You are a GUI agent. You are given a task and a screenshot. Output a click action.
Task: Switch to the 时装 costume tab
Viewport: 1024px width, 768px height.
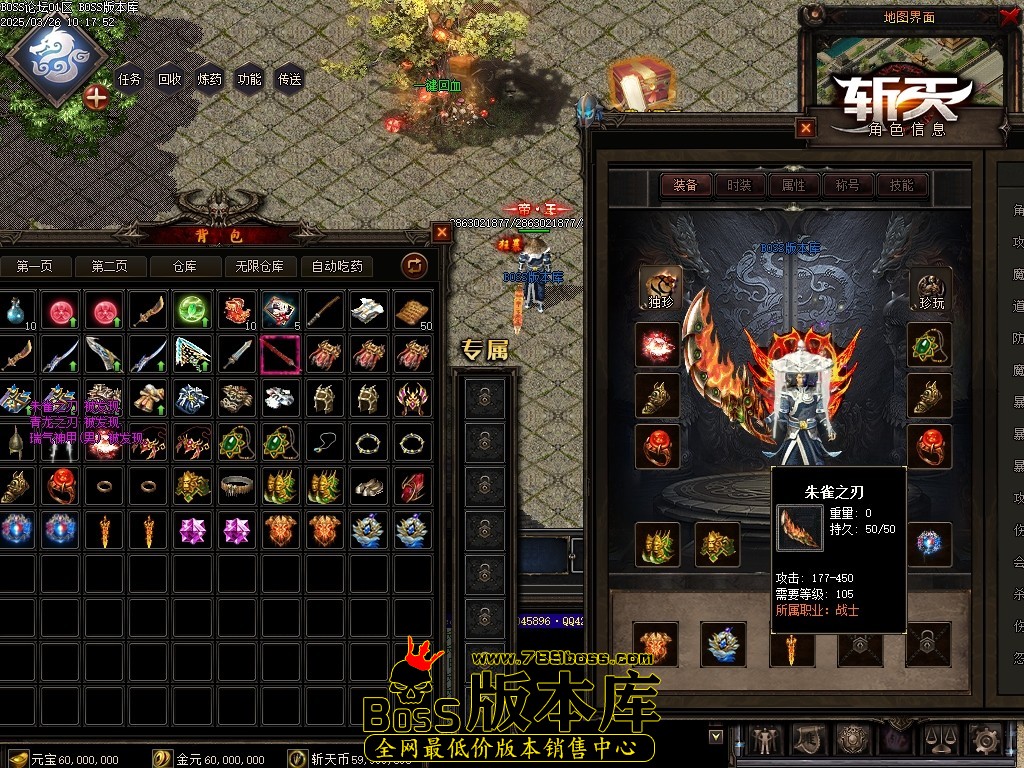(x=740, y=185)
